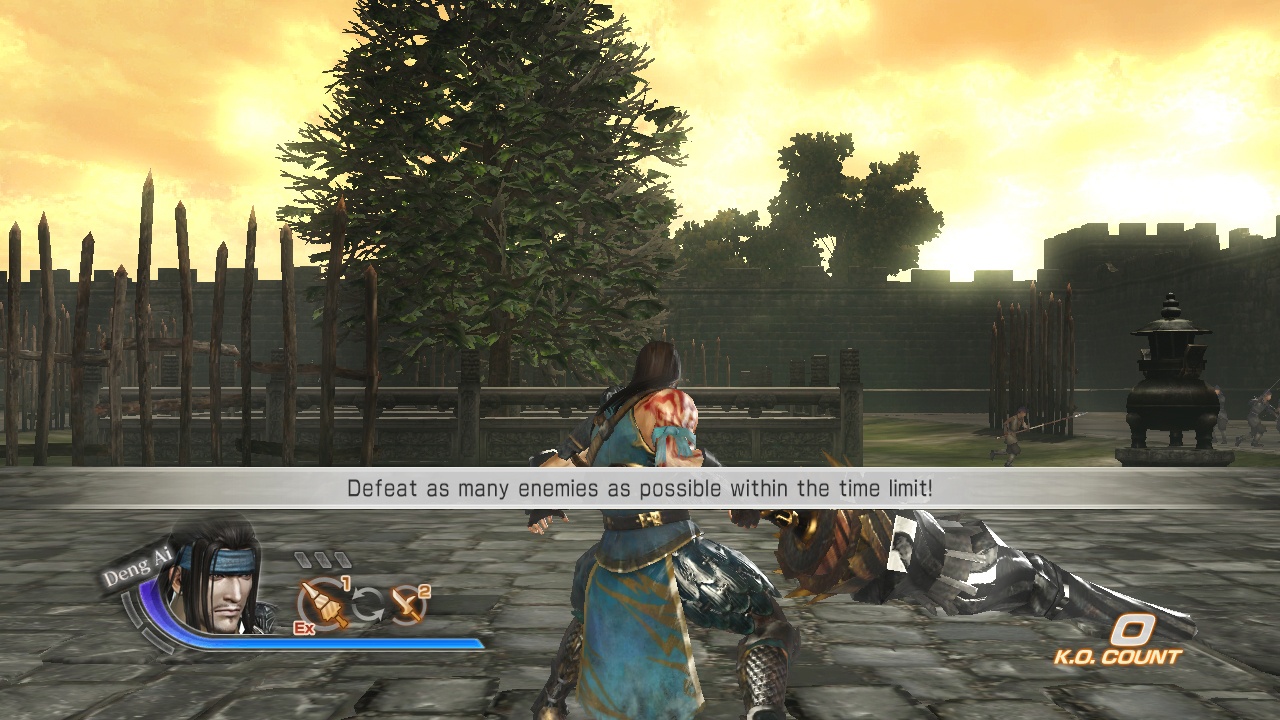Toggle the glowing number 2 above the sword

tap(425, 592)
